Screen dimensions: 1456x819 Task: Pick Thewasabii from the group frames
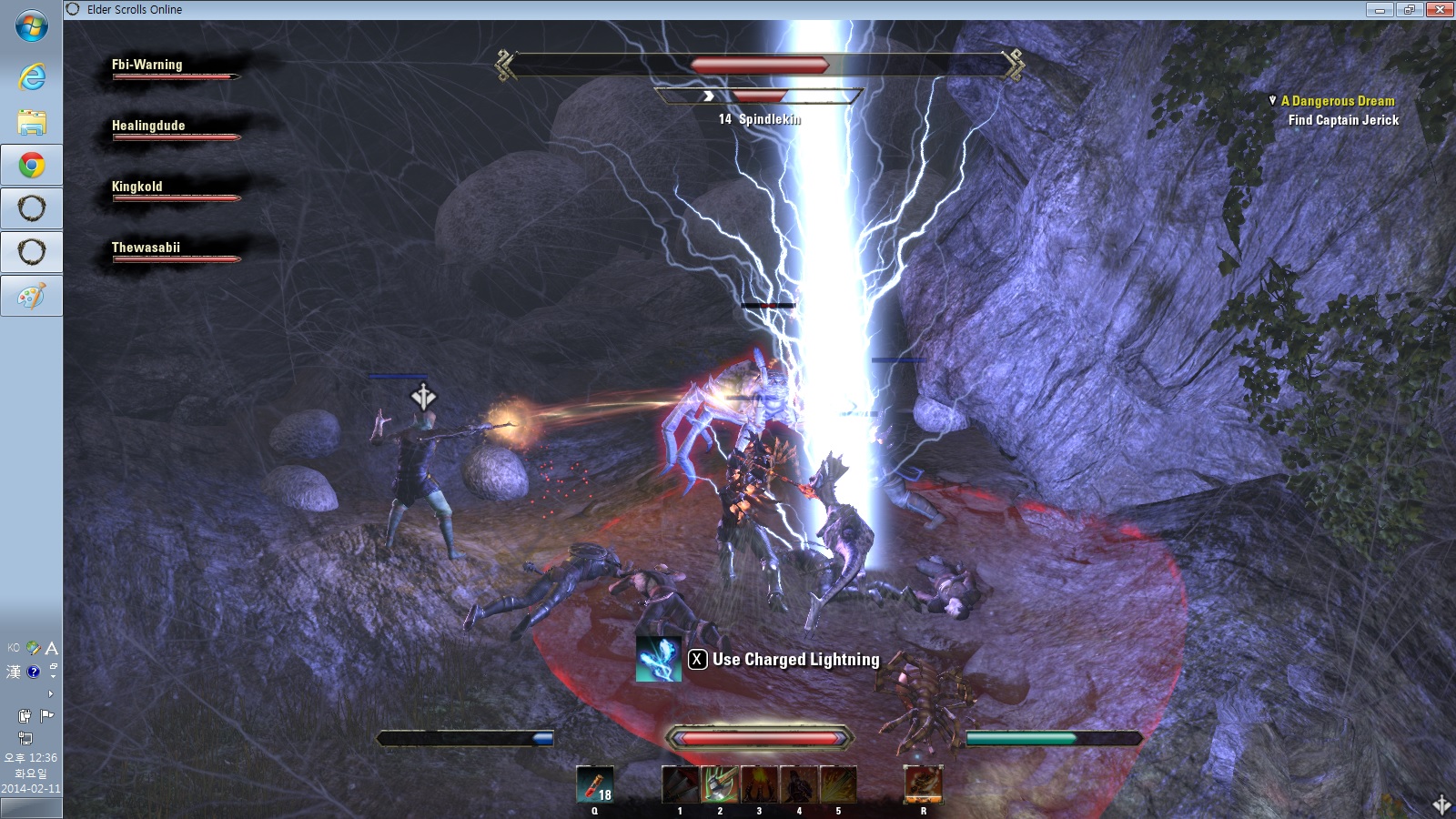tap(146, 248)
